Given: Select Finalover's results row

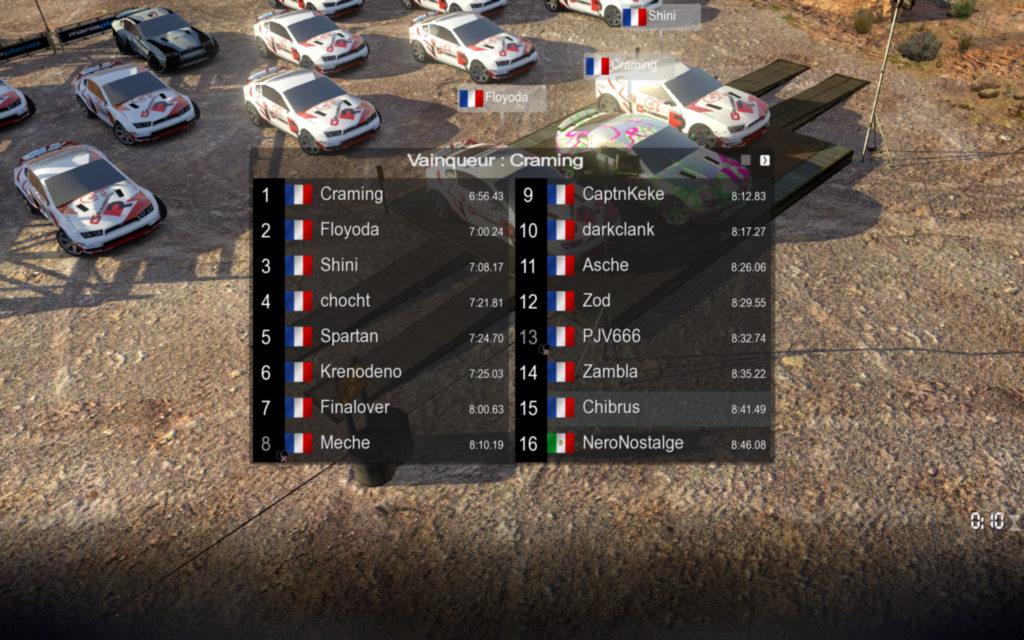Looking at the screenshot, I should pyautogui.click(x=381, y=408).
